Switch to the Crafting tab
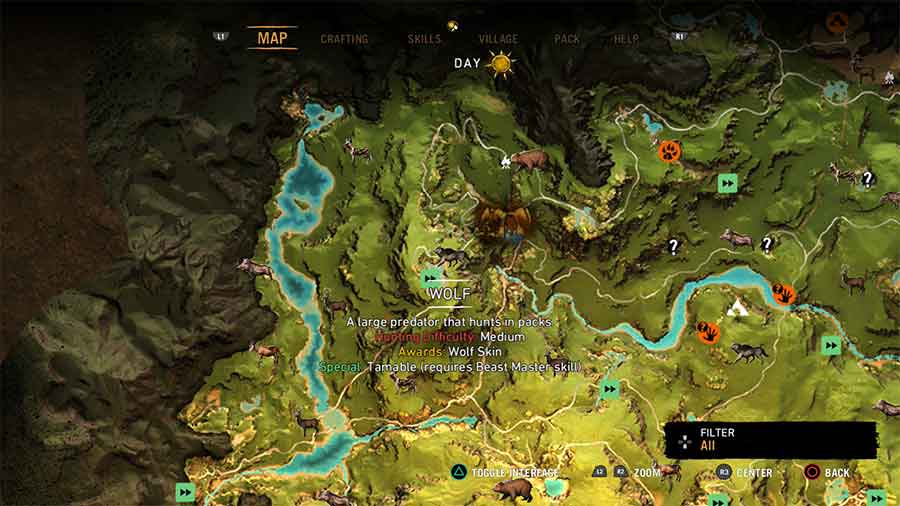900x506 pixels. point(344,39)
